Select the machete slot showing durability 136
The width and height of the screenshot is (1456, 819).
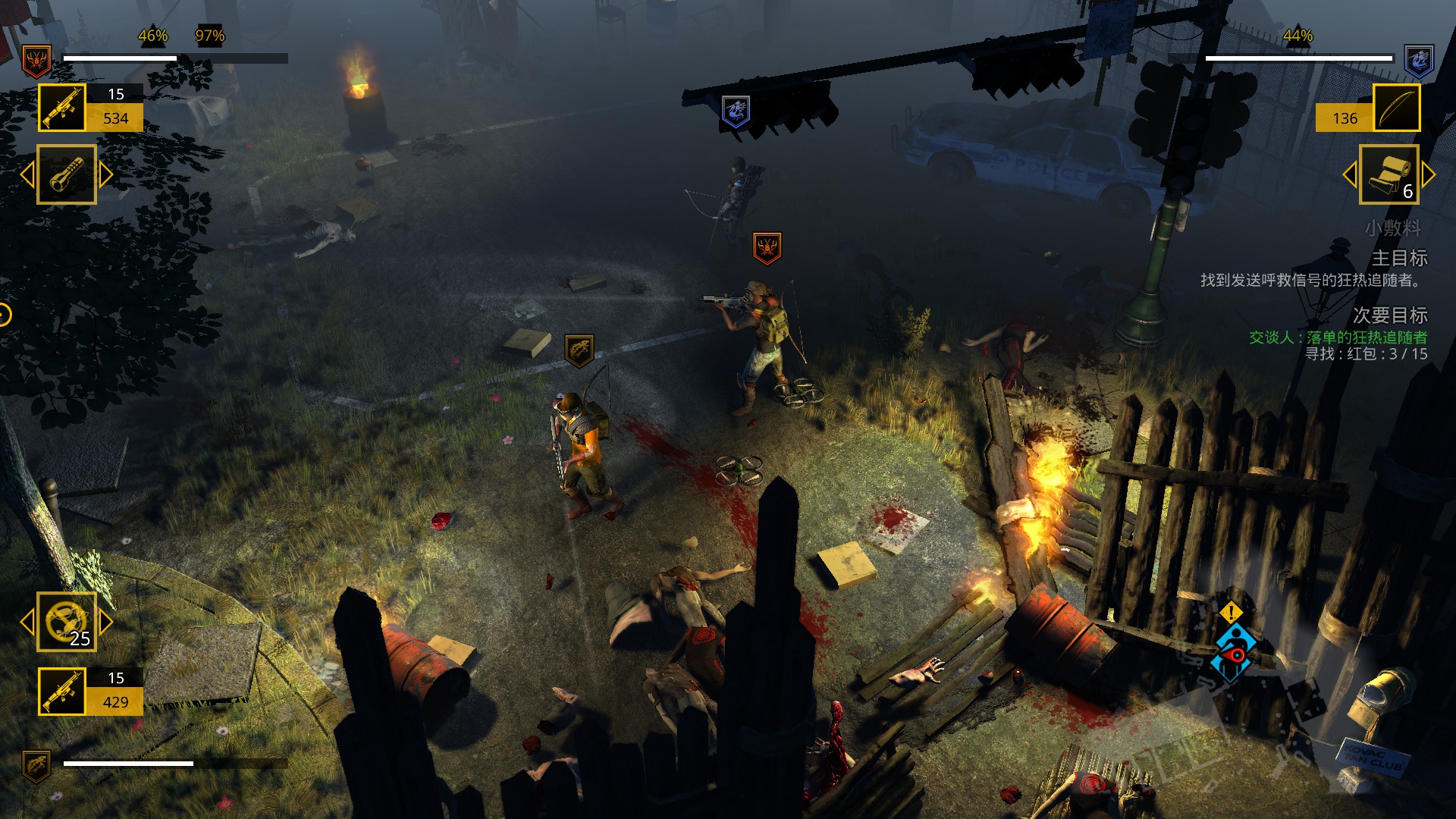pos(1398,107)
